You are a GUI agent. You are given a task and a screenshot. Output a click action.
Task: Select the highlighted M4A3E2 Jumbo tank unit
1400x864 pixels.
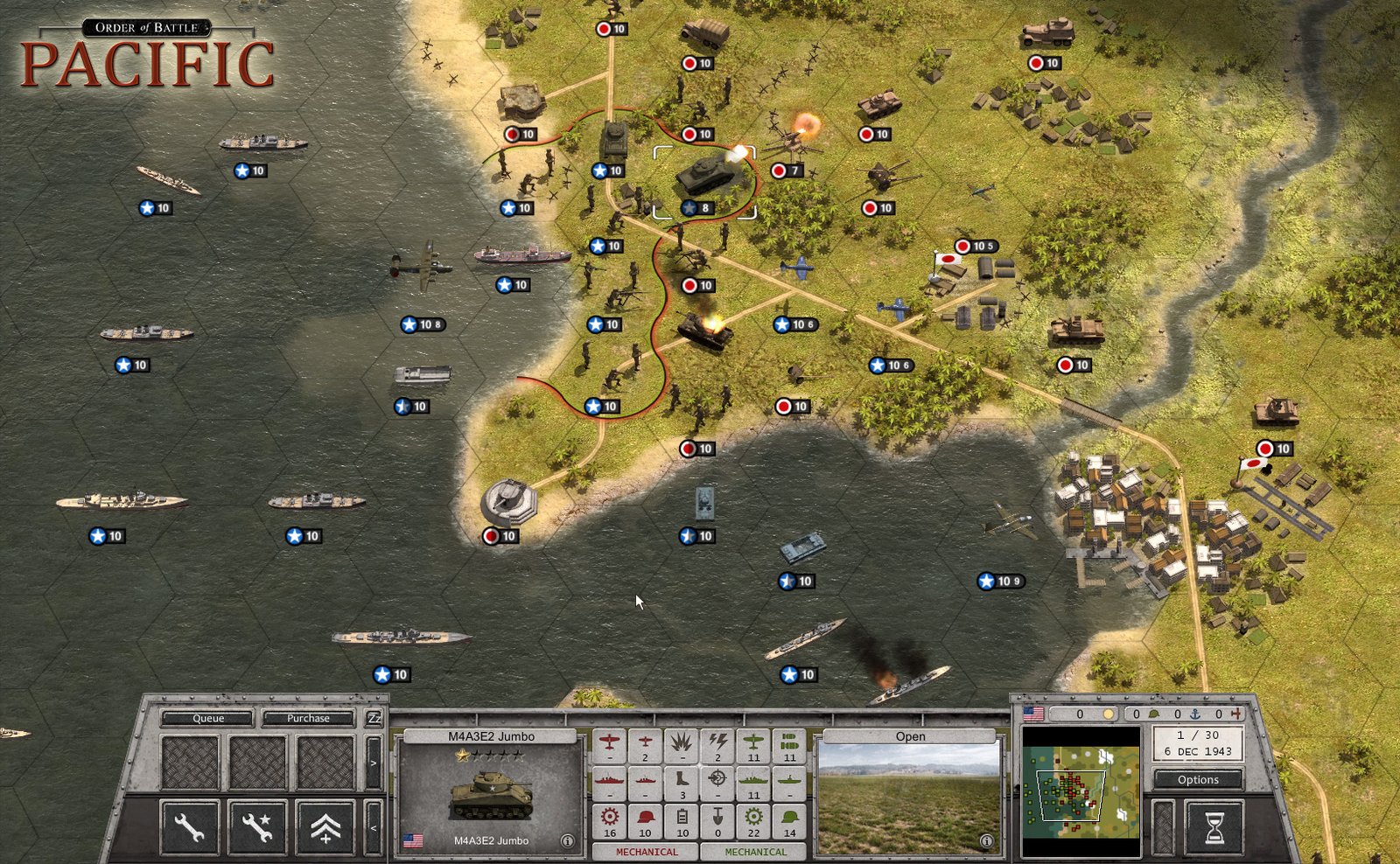tap(705, 177)
